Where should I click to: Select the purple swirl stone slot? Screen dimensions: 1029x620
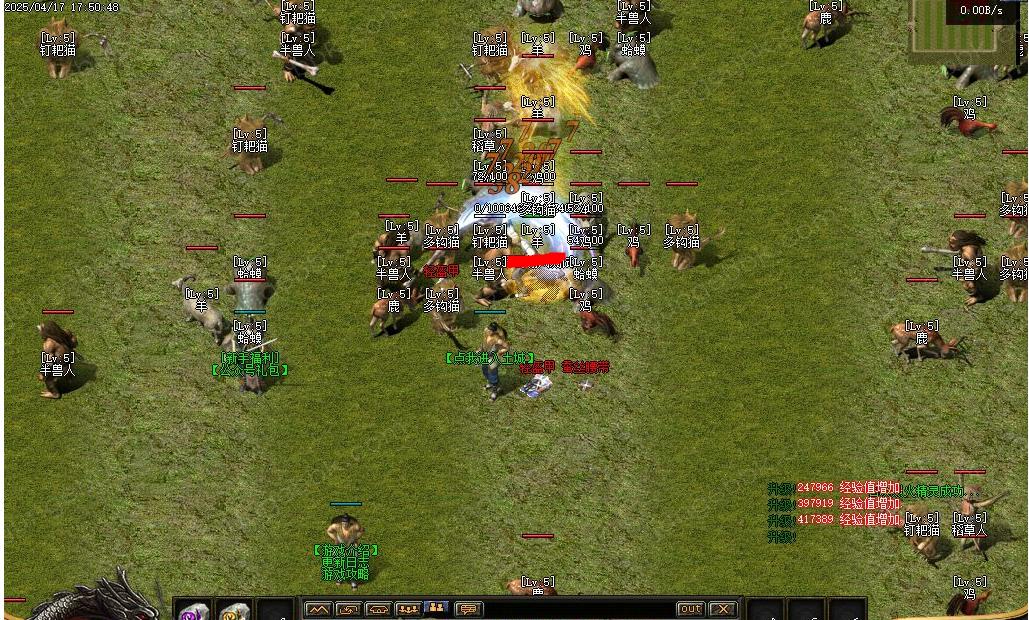pos(194,611)
